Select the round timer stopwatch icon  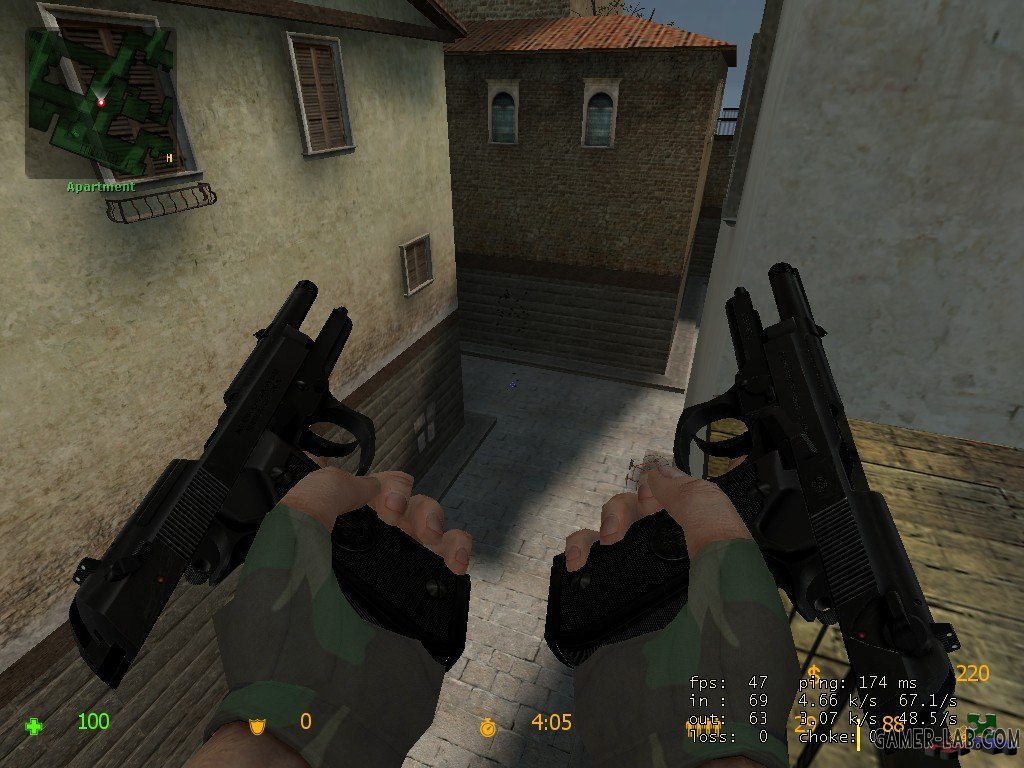487,726
